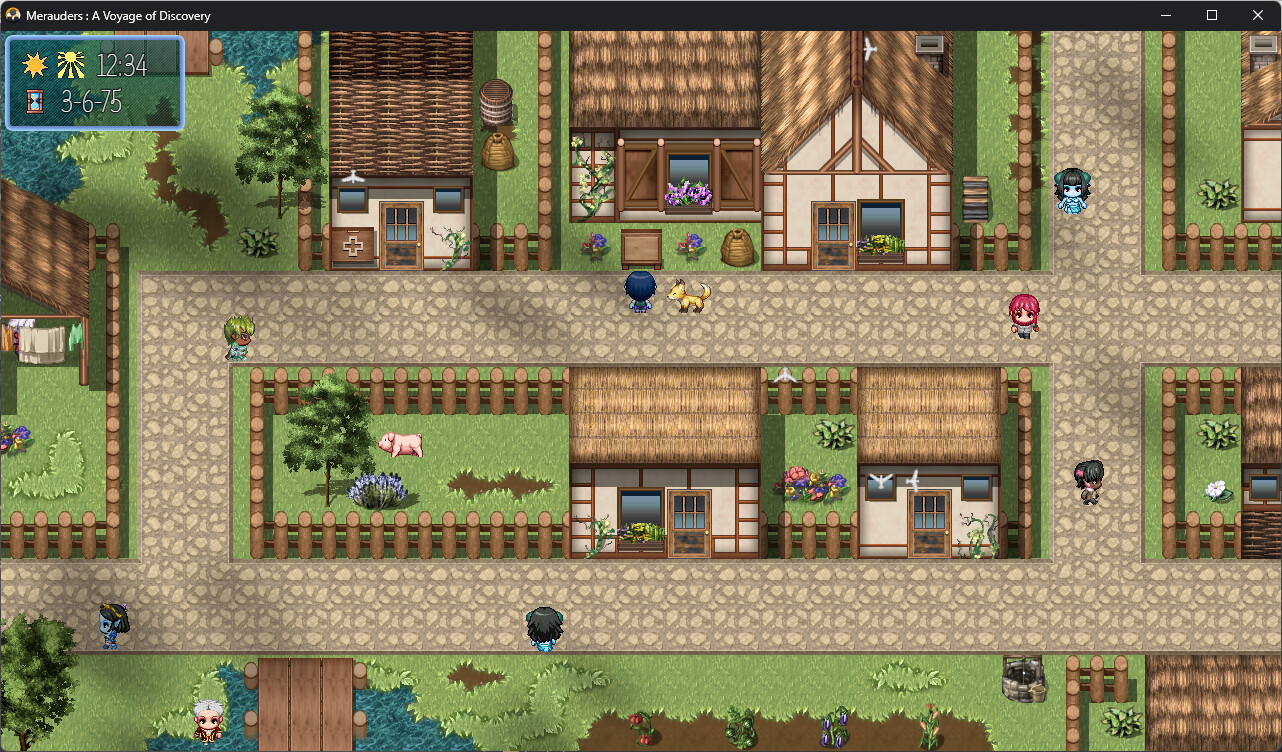This screenshot has width=1282, height=752.
Task: Select the pink-haired NPC walking on the path
Action: point(1025,316)
